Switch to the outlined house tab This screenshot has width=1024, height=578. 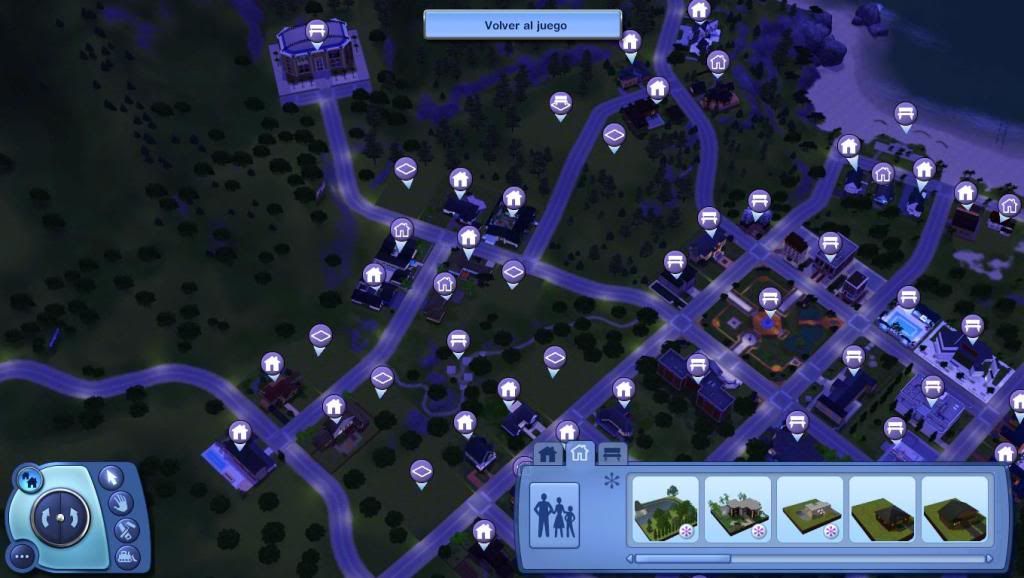click(579, 453)
